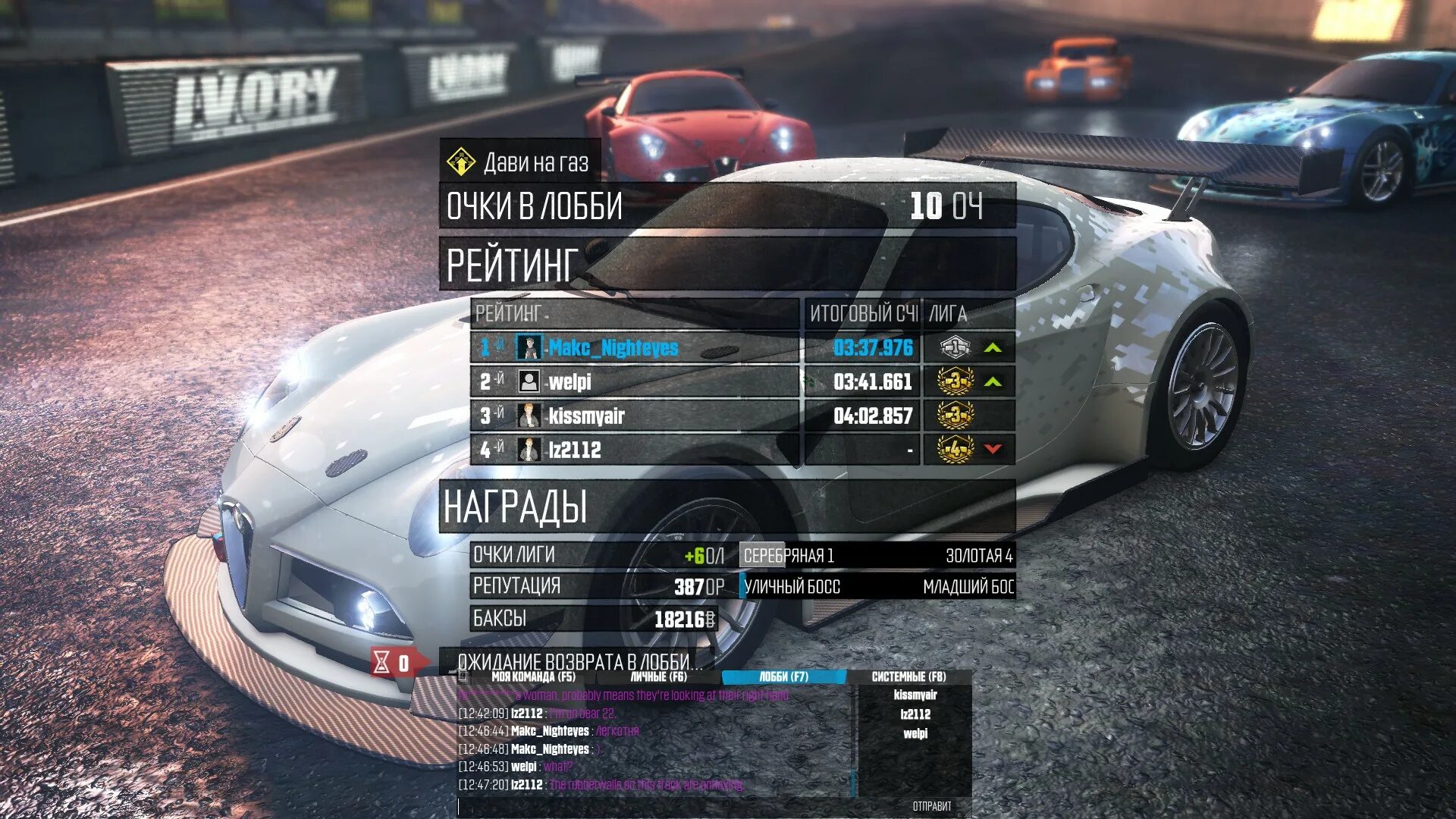Choose lz2112 in the chat user list
The height and width of the screenshot is (819, 1456).
(915, 714)
